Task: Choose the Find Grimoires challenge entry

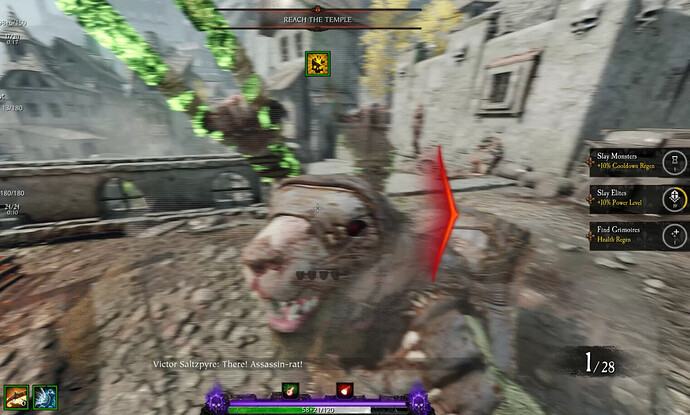Action: pyautogui.click(x=637, y=236)
